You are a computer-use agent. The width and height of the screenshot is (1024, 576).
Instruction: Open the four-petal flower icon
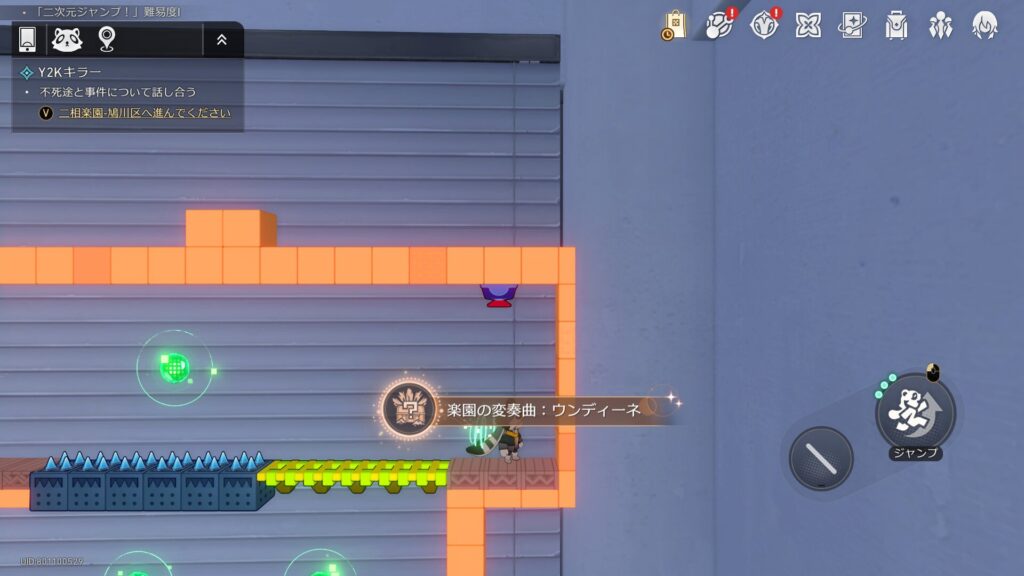[808, 25]
